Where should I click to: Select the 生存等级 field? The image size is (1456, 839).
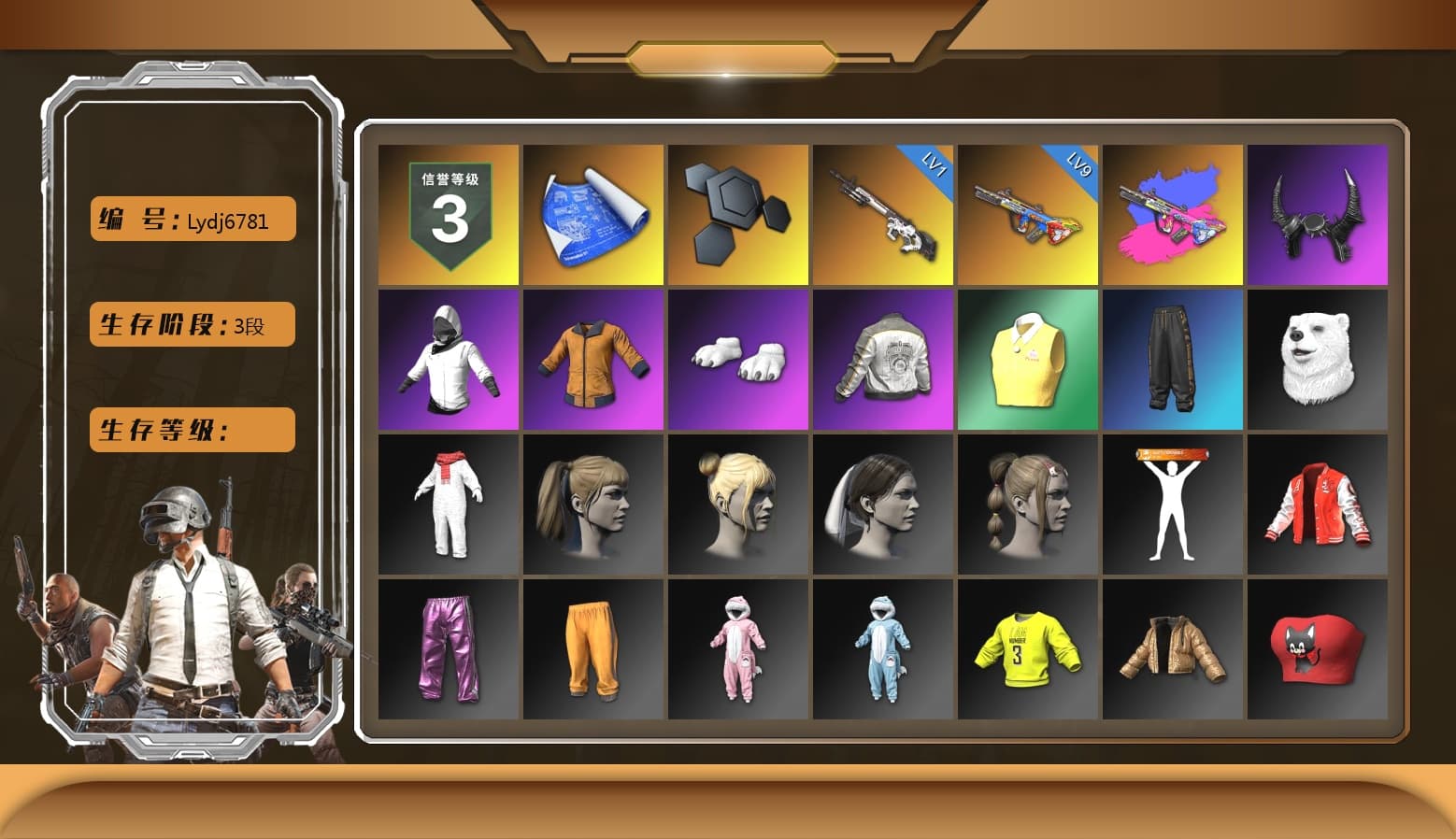(x=191, y=429)
